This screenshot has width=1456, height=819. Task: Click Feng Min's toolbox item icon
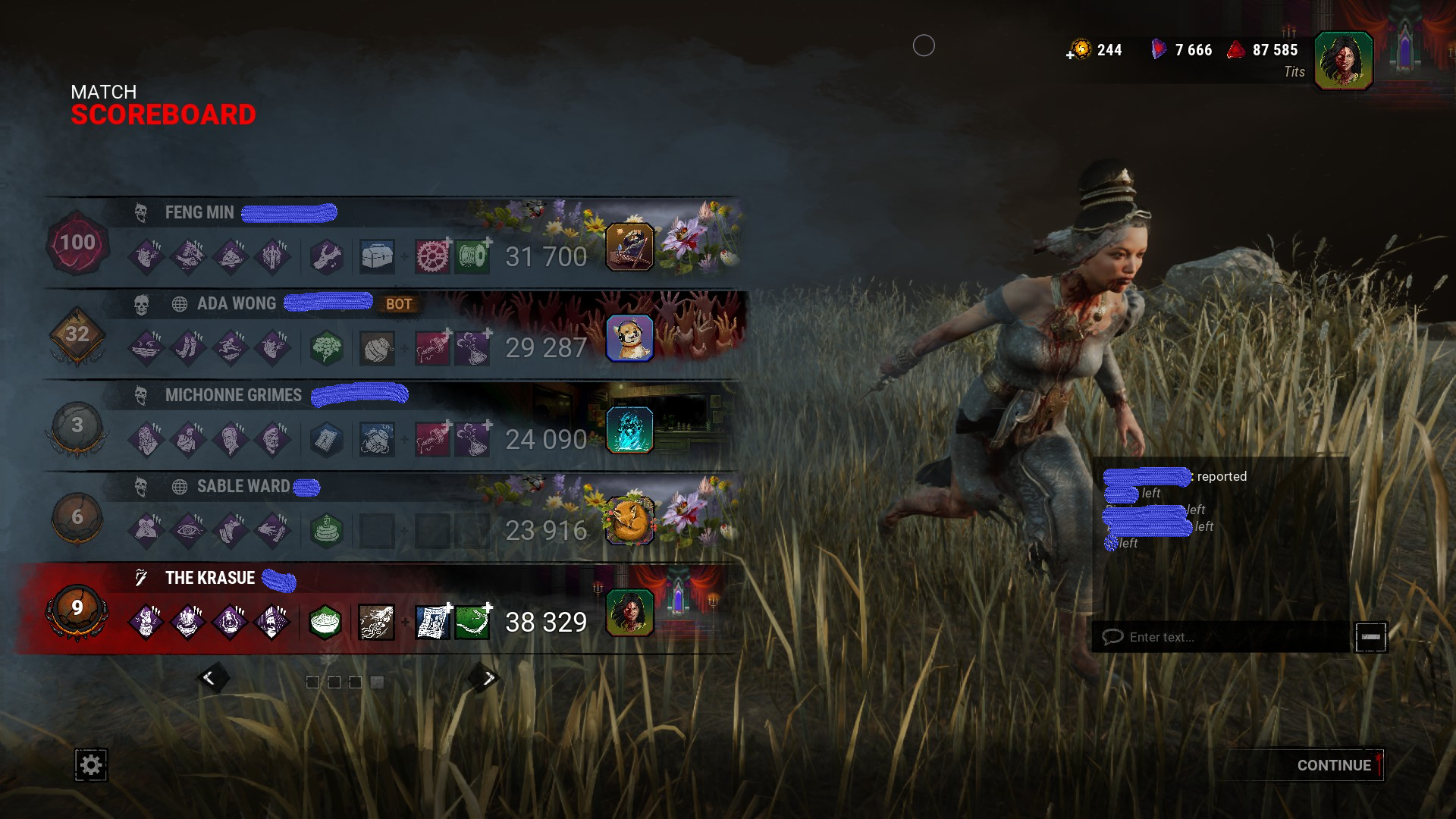pyautogui.click(x=377, y=256)
